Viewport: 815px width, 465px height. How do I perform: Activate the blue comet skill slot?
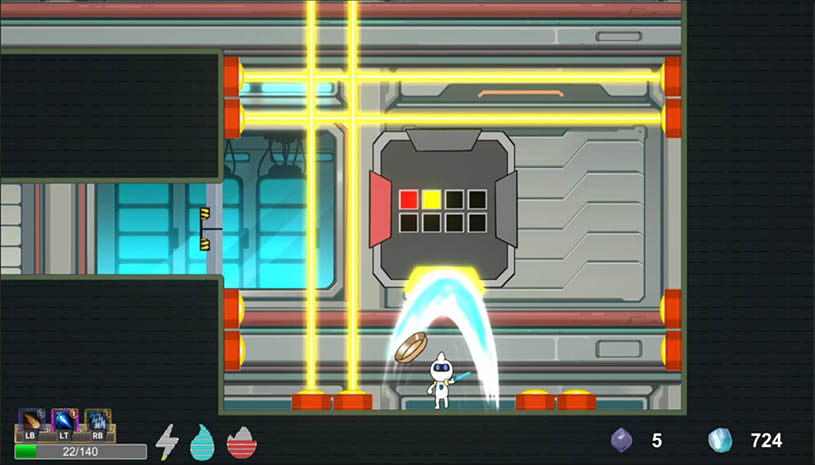point(64,421)
